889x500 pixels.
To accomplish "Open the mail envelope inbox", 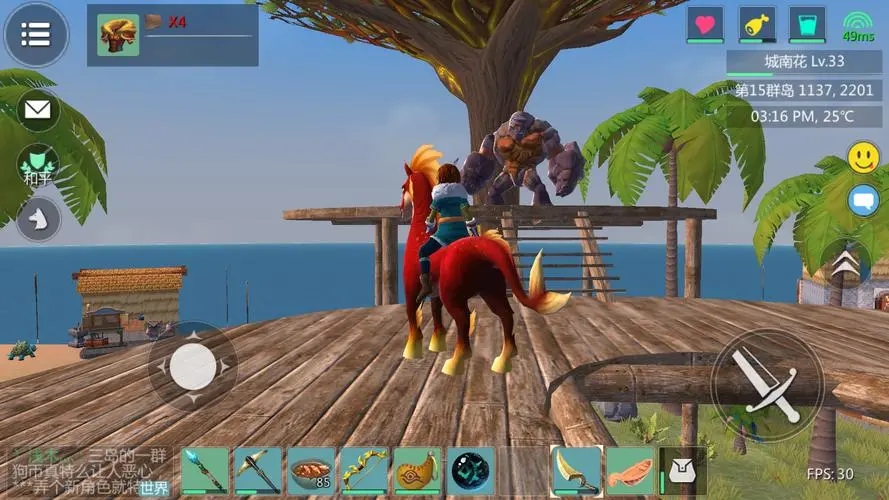I will (39, 109).
